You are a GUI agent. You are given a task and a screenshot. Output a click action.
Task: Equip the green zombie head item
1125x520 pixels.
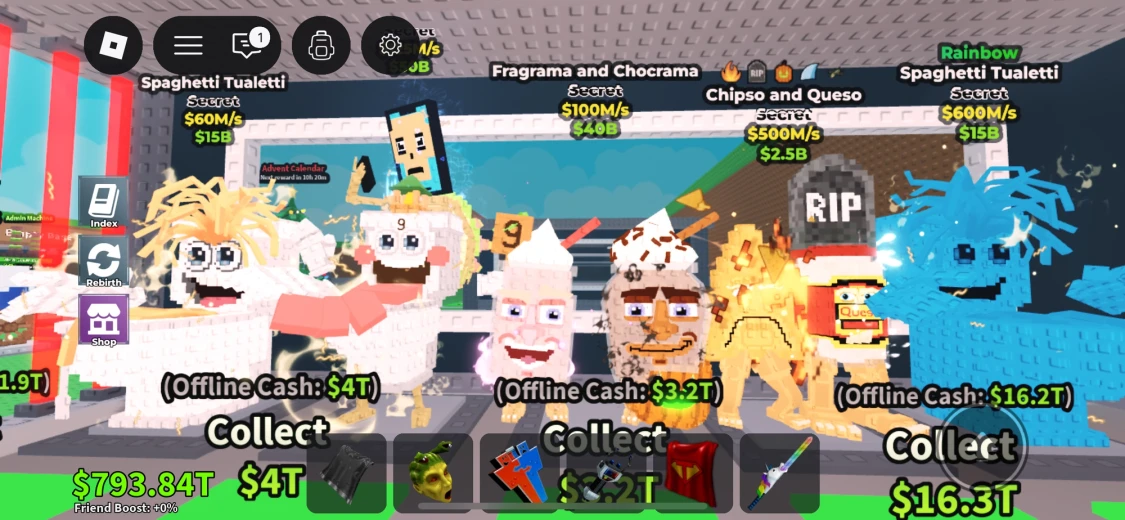tap(433, 473)
